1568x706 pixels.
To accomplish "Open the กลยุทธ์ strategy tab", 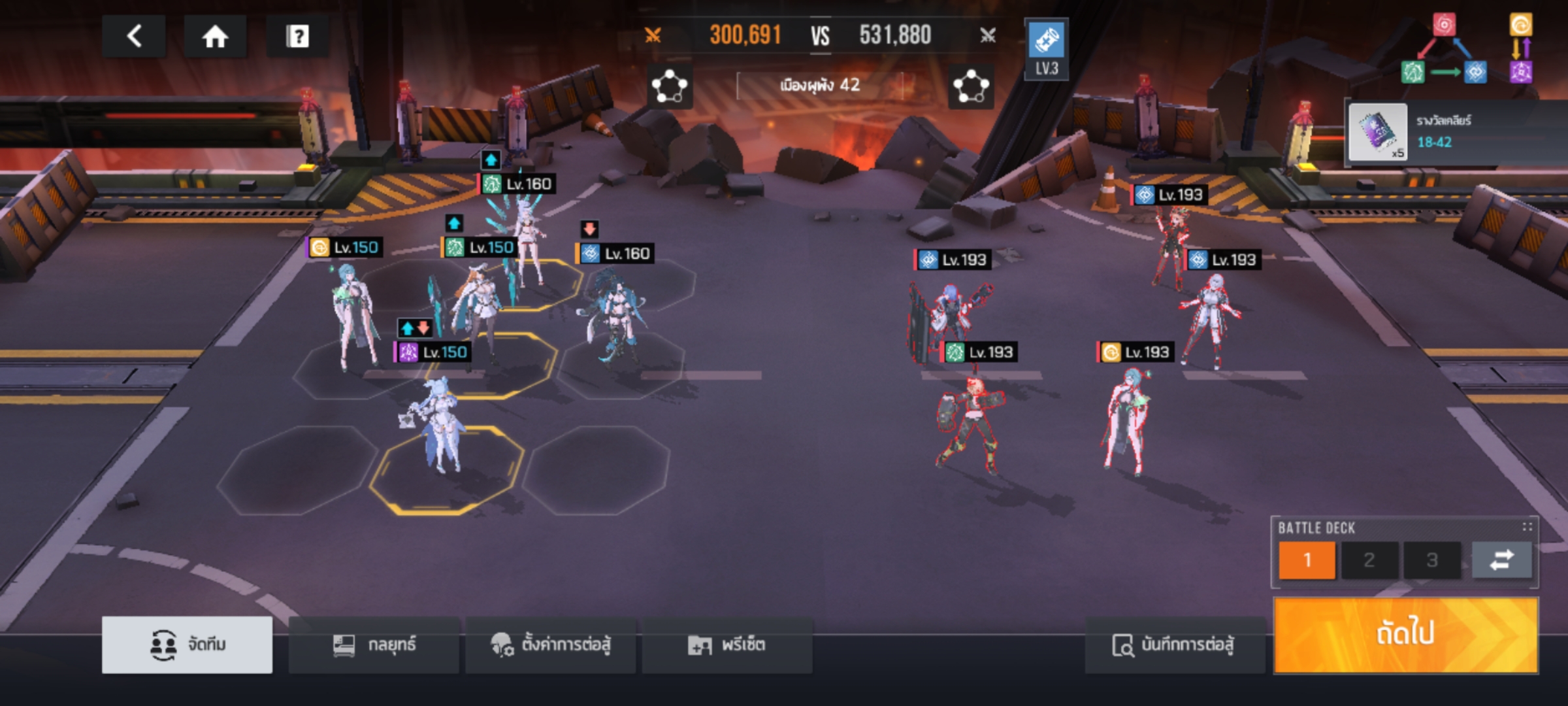I will pos(374,645).
